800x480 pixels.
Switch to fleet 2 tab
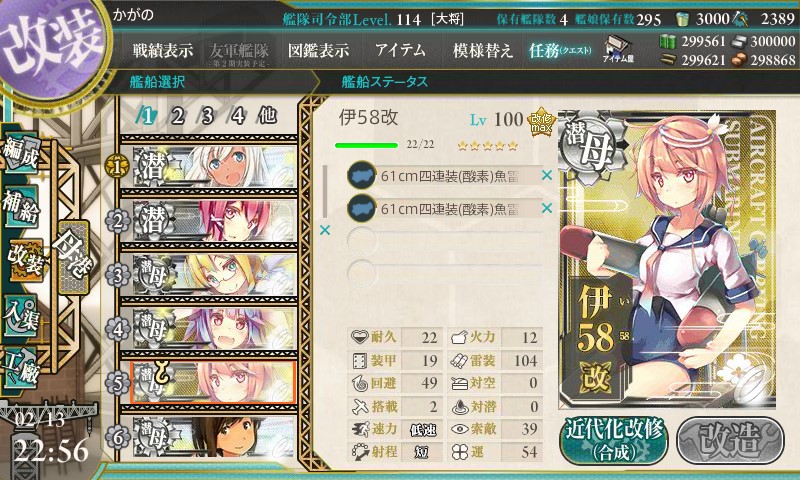coord(177,115)
